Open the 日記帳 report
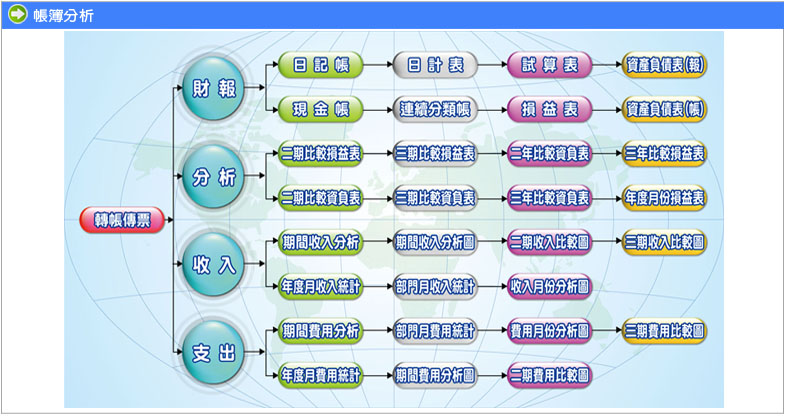This screenshot has height=416, width=786. 320,65
